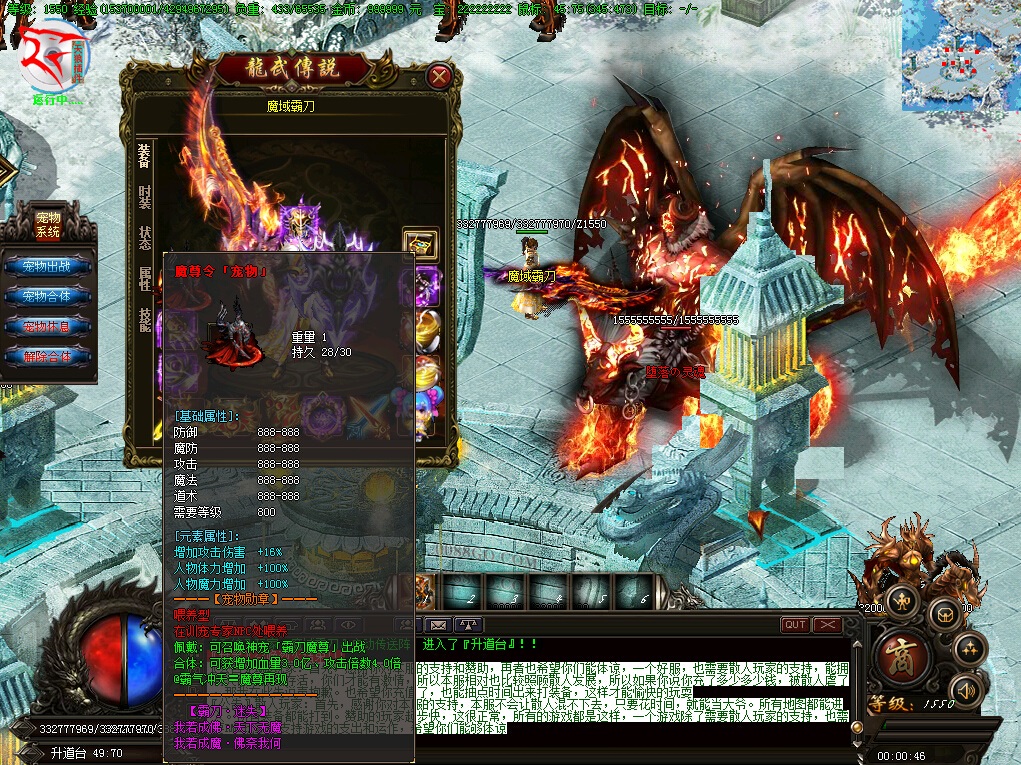
Task: Switch to the 技能 skills tab
Action: 145,318
